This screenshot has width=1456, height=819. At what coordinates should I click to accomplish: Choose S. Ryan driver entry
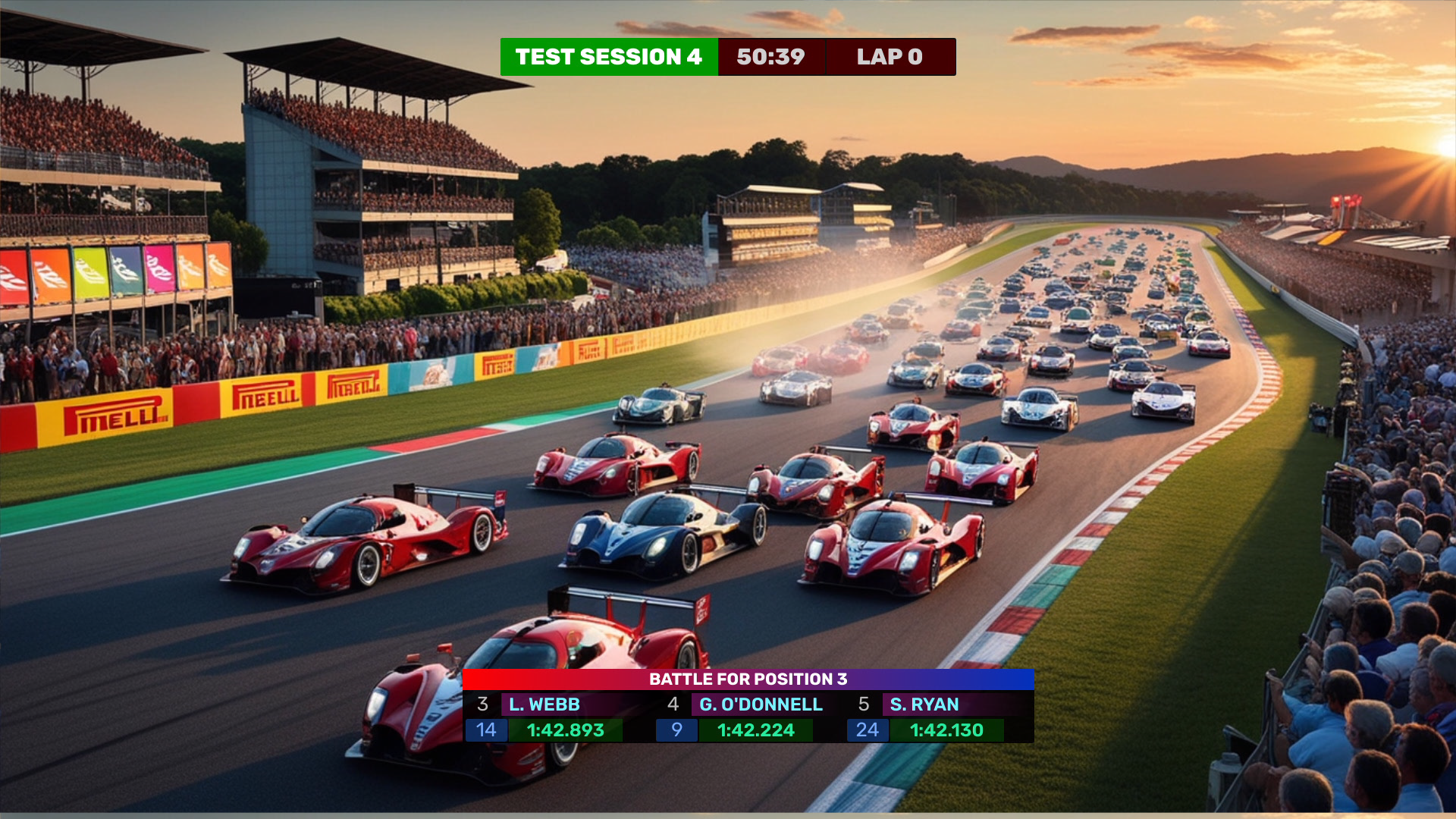click(924, 704)
